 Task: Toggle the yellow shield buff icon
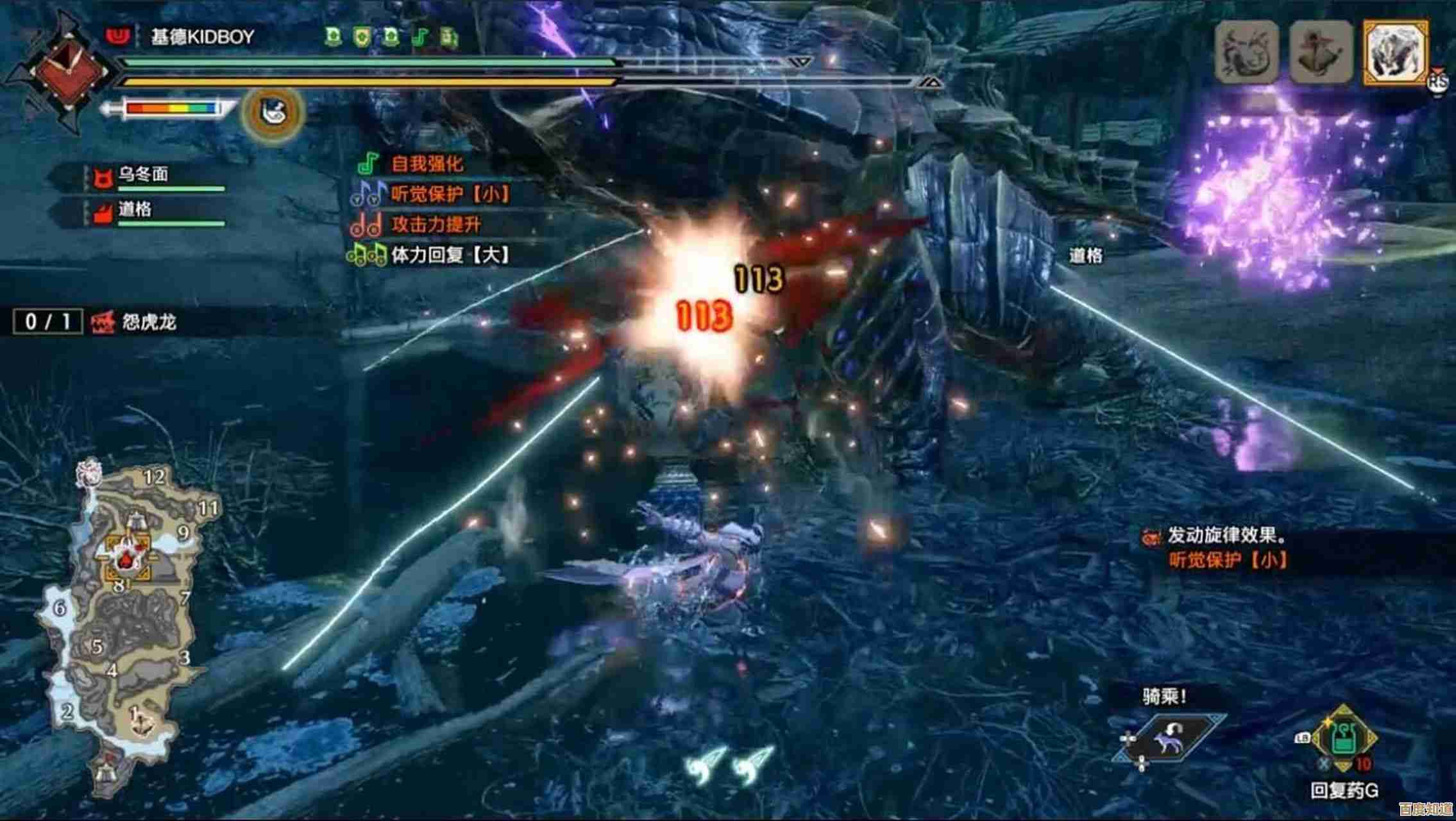coord(361,37)
